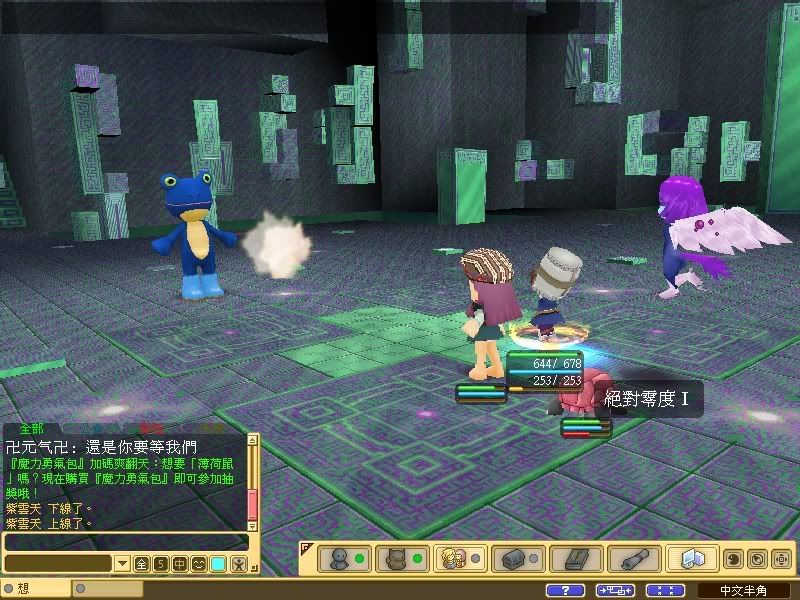The image size is (800, 600).
Task: Select the 全 chat channel button
Action: tap(141, 564)
